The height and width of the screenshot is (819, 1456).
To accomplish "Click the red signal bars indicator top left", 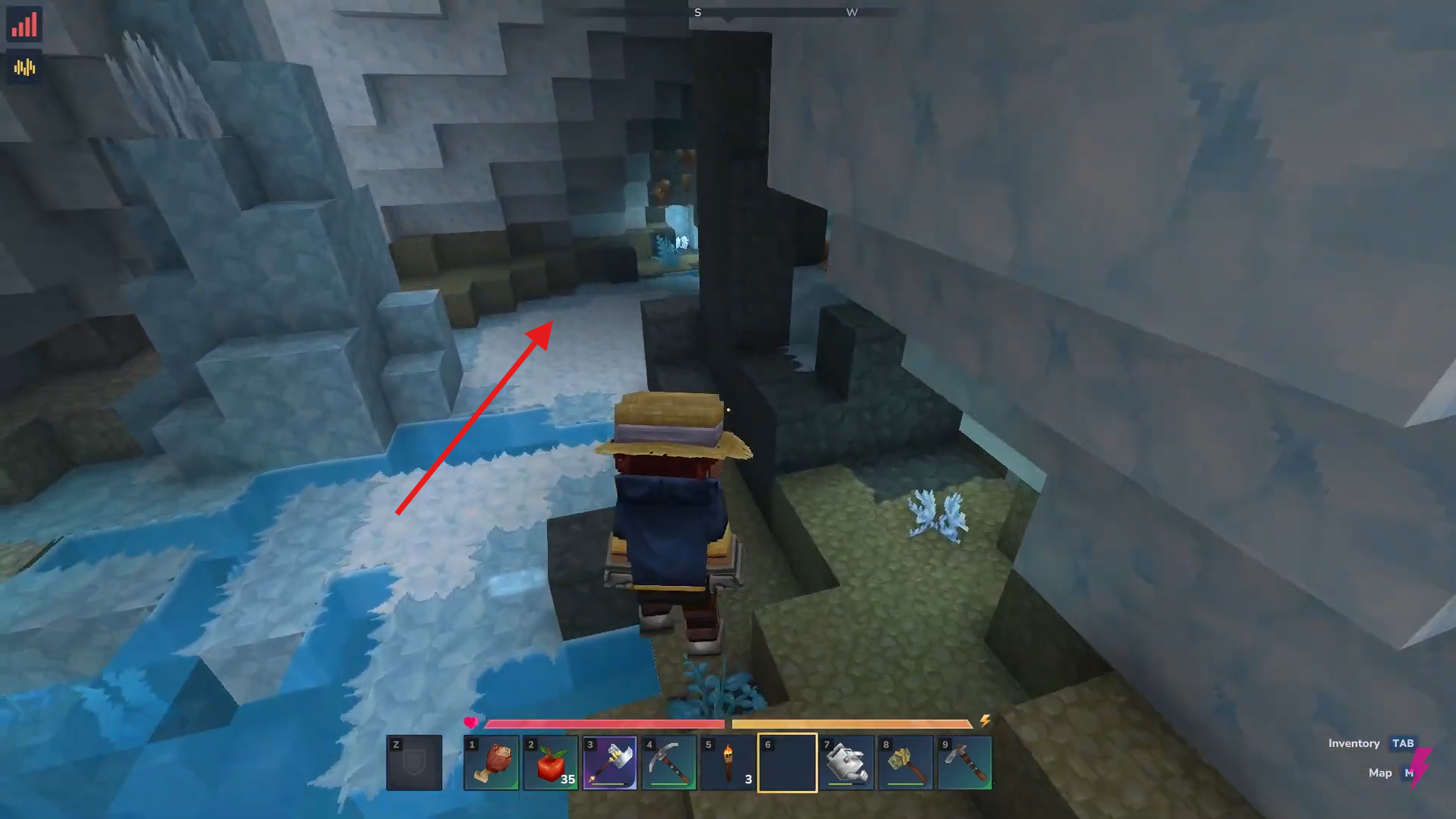I will click(x=24, y=25).
